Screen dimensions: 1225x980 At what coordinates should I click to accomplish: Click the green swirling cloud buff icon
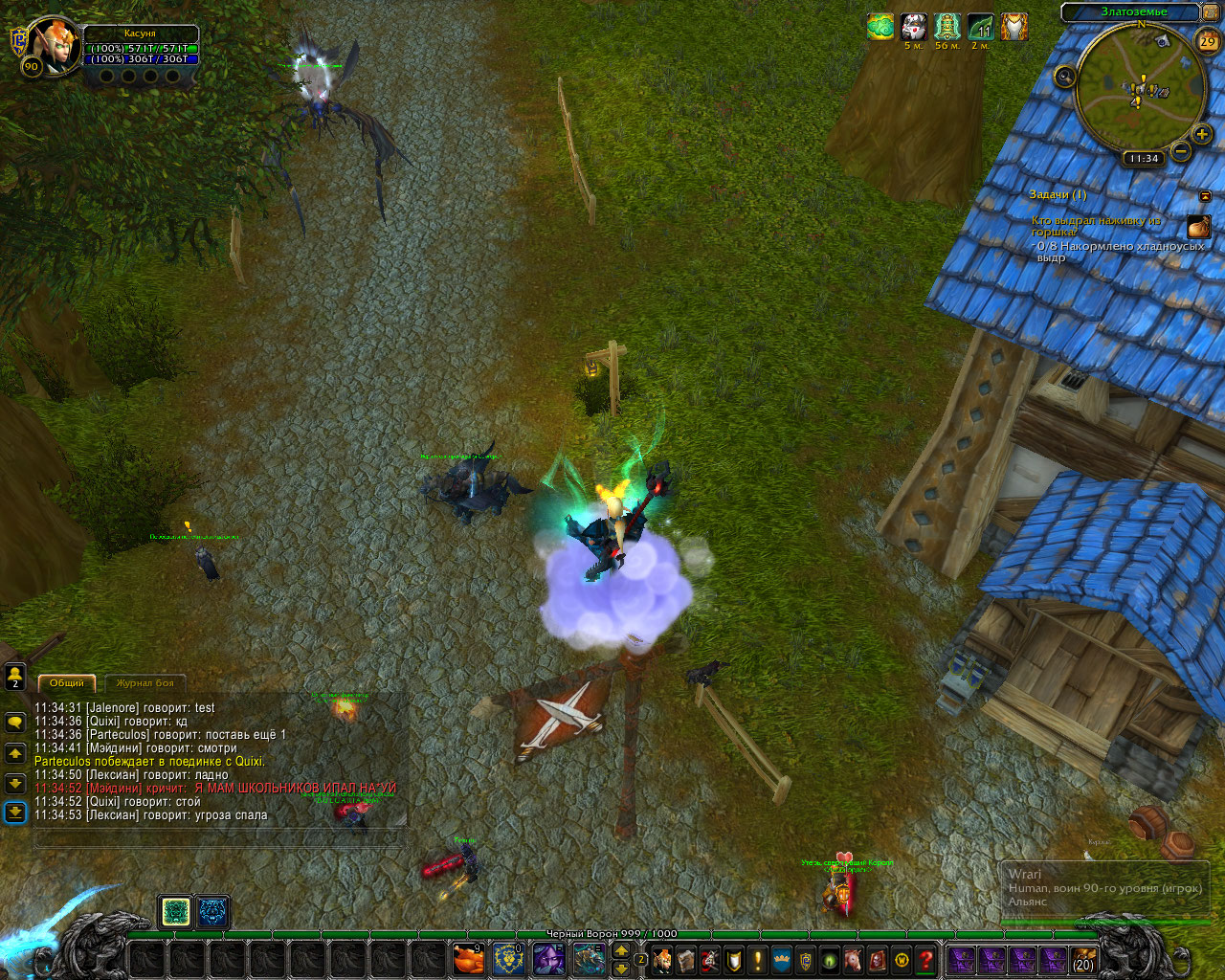click(x=880, y=27)
